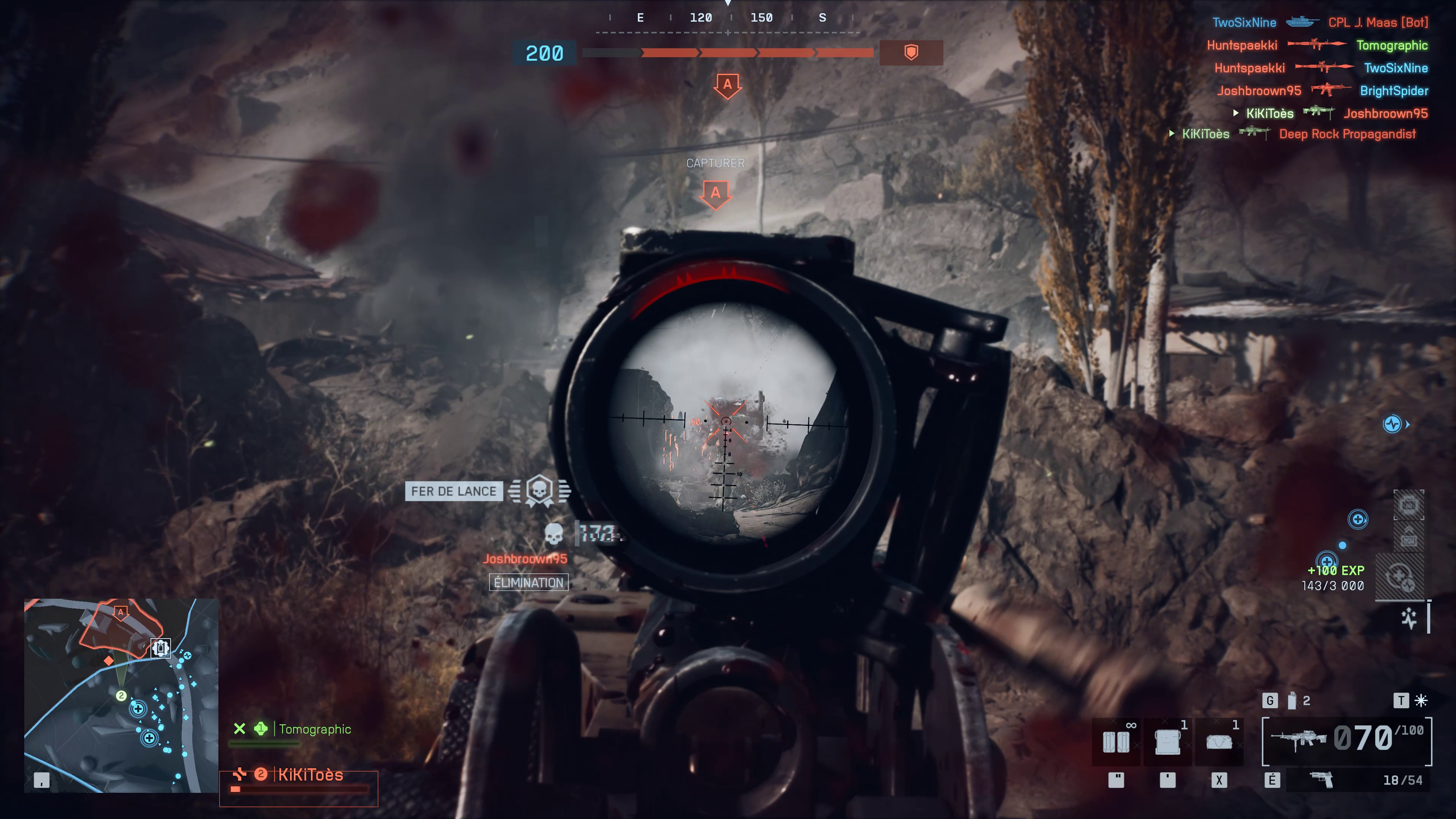Viewport: 1456px width, 819px height.
Task: Click the shield icon on the health bar
Action: pyautogui.click(x=912, y=53)
